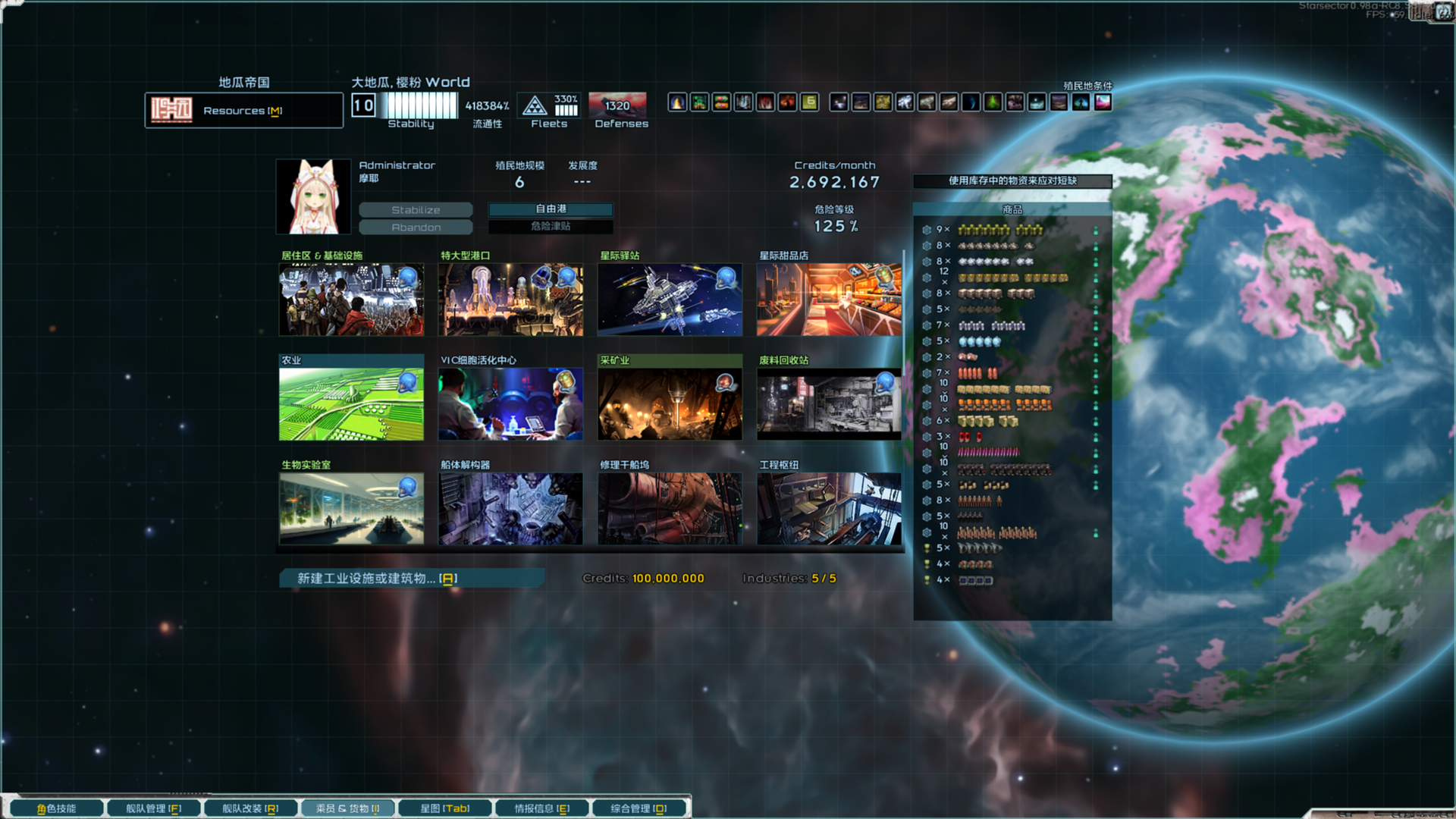Click the Stability progress bar
Viewport: 1456px width, 819px height.
tap(418, 106)
